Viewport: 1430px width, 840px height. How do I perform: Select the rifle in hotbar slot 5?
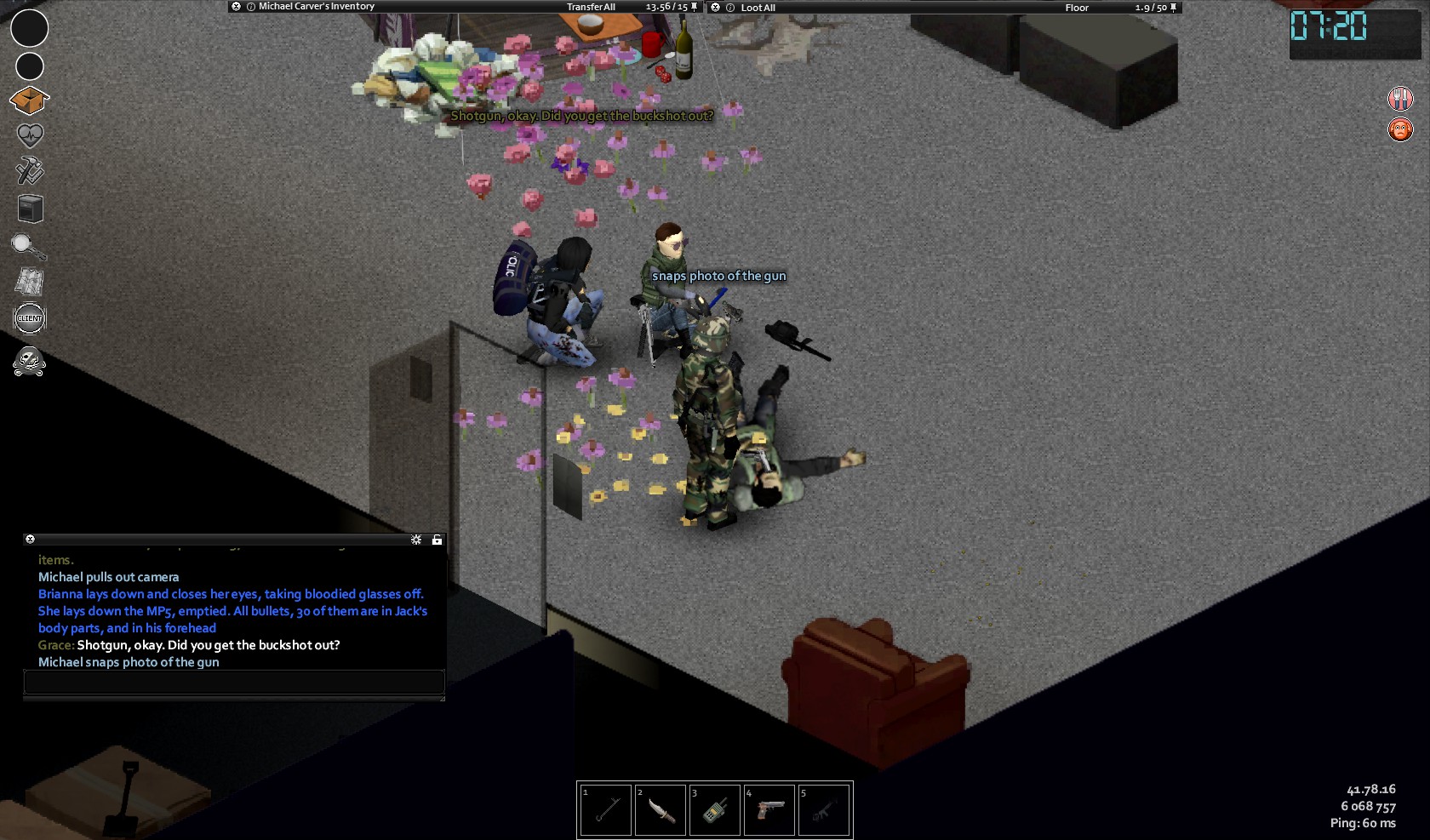[823, 809]
